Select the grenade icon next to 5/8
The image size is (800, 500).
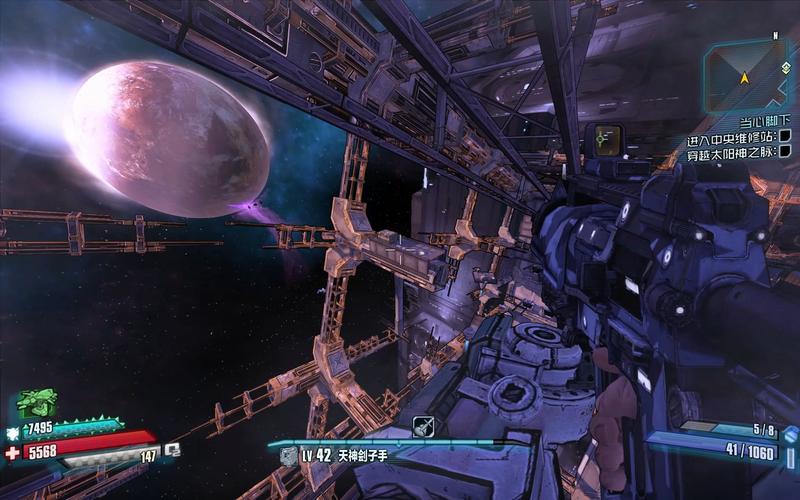pyautogui.click(x=789, y=434)
